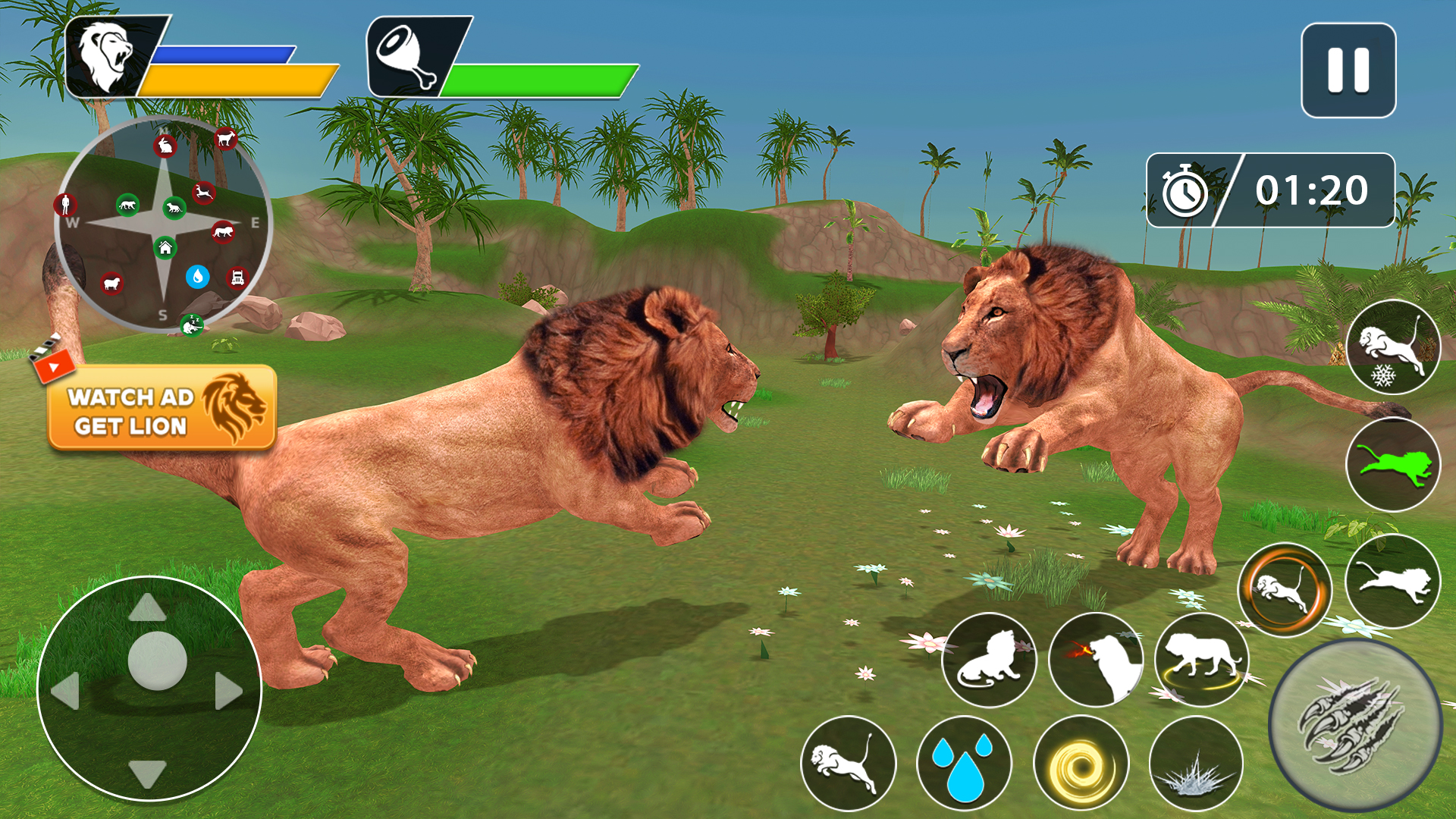
Task: Select the blue water marker on minimap
Action: coord(198,277)
